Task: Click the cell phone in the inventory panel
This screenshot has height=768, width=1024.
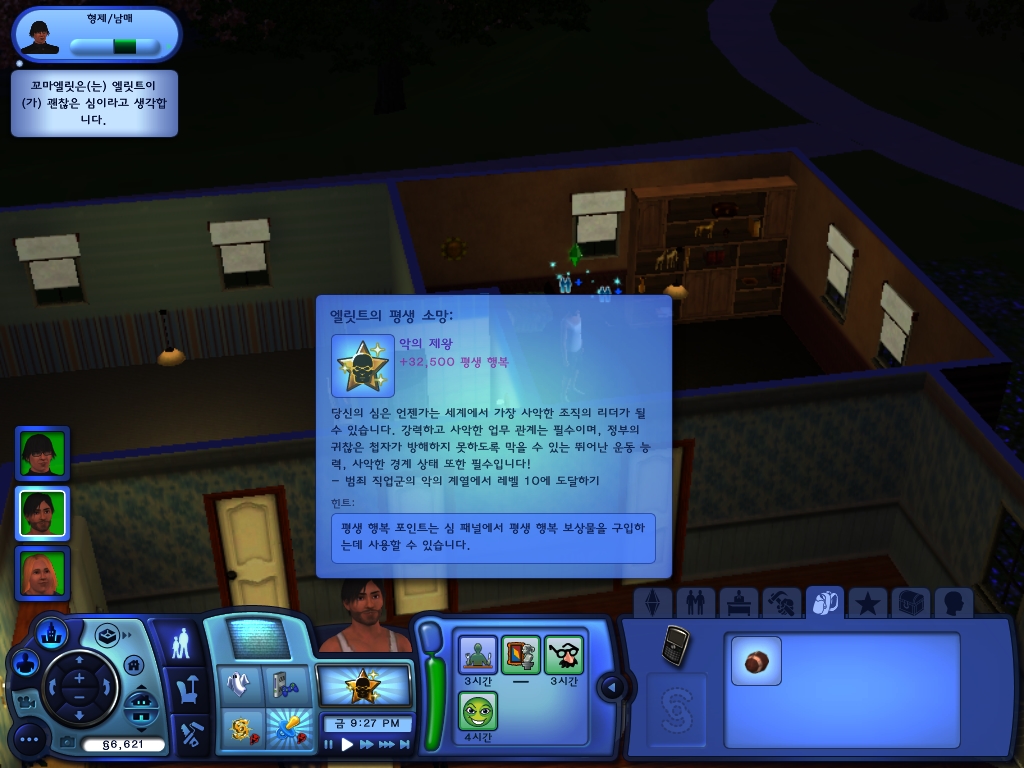Action: point(675,645)
